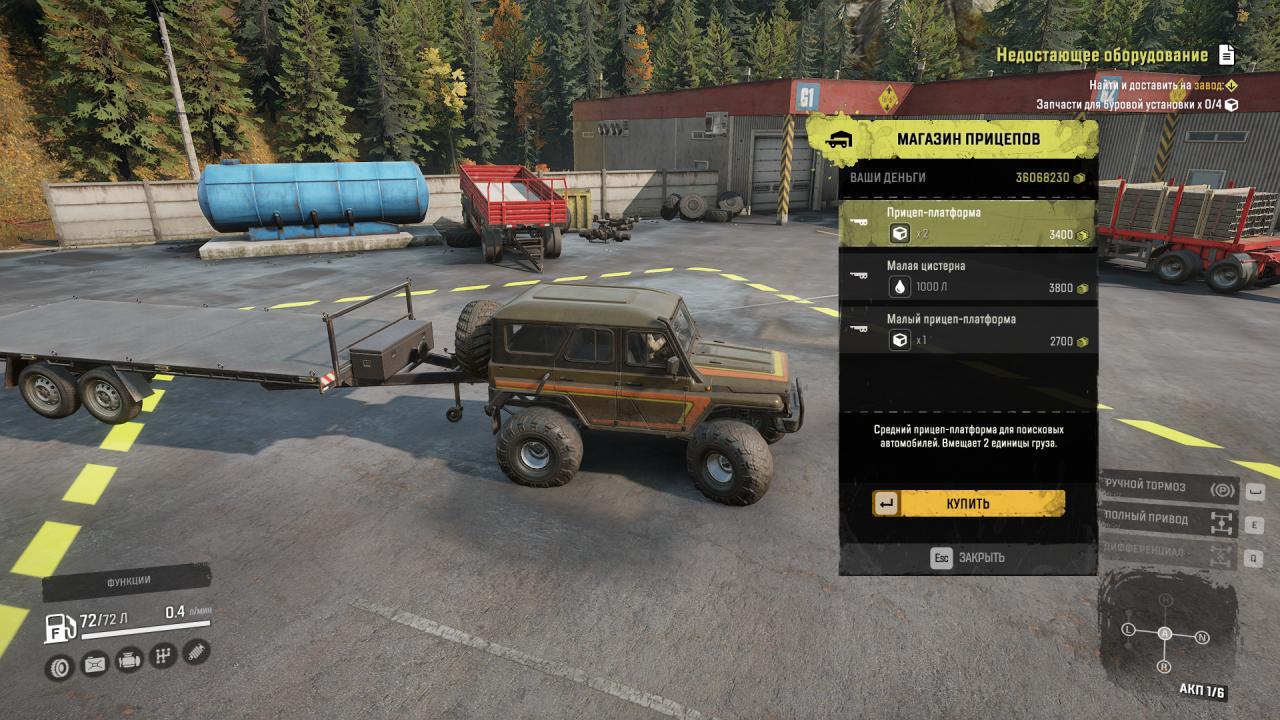Select the Прицеп-платформа trailer entry
Image resolution: width=1280 pixels, height=720 pixels.
click(966, 223)
